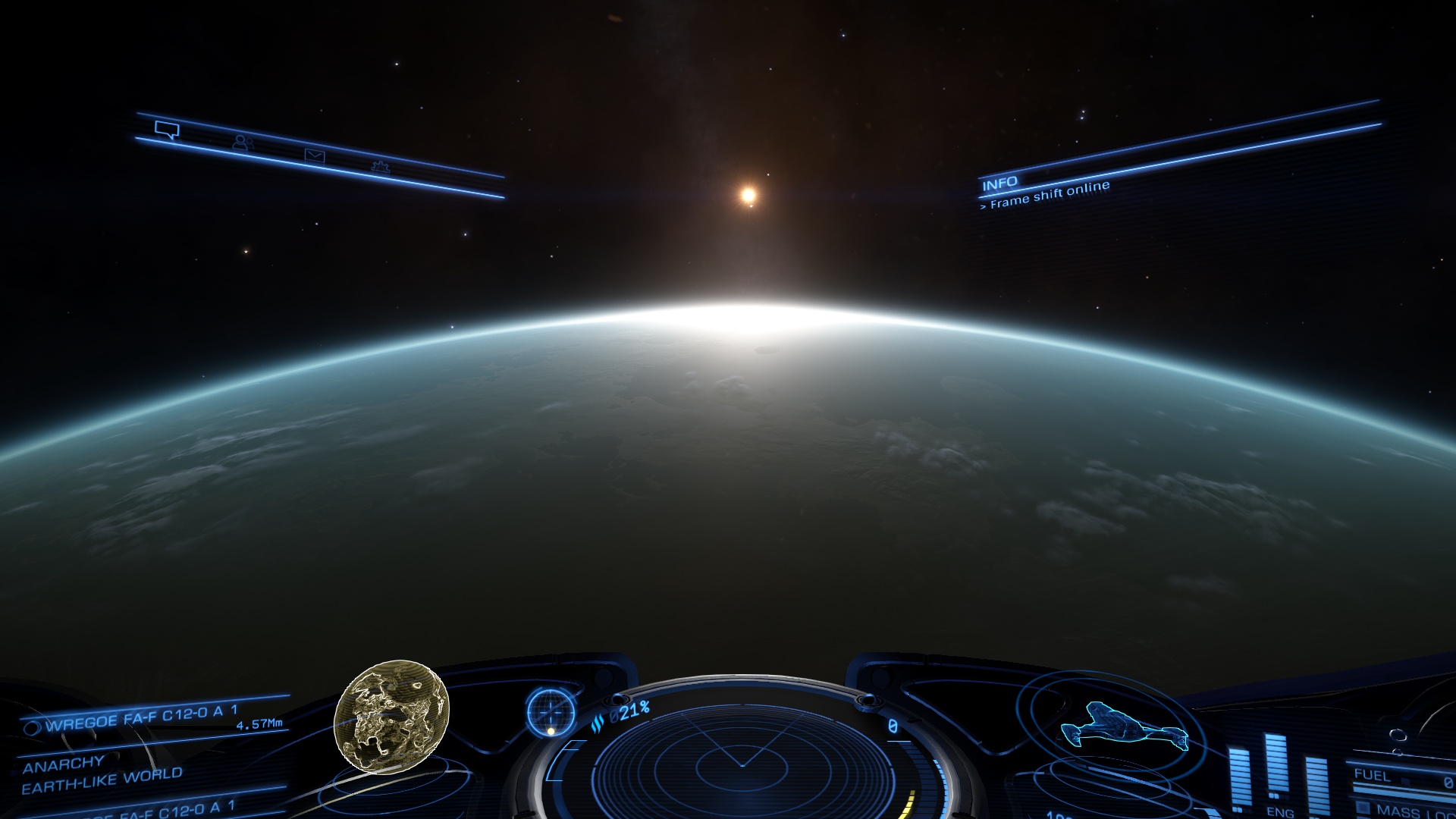Click the yellow target planet hologram
This screenshot has height=819, width=1456.
(391, 716)
